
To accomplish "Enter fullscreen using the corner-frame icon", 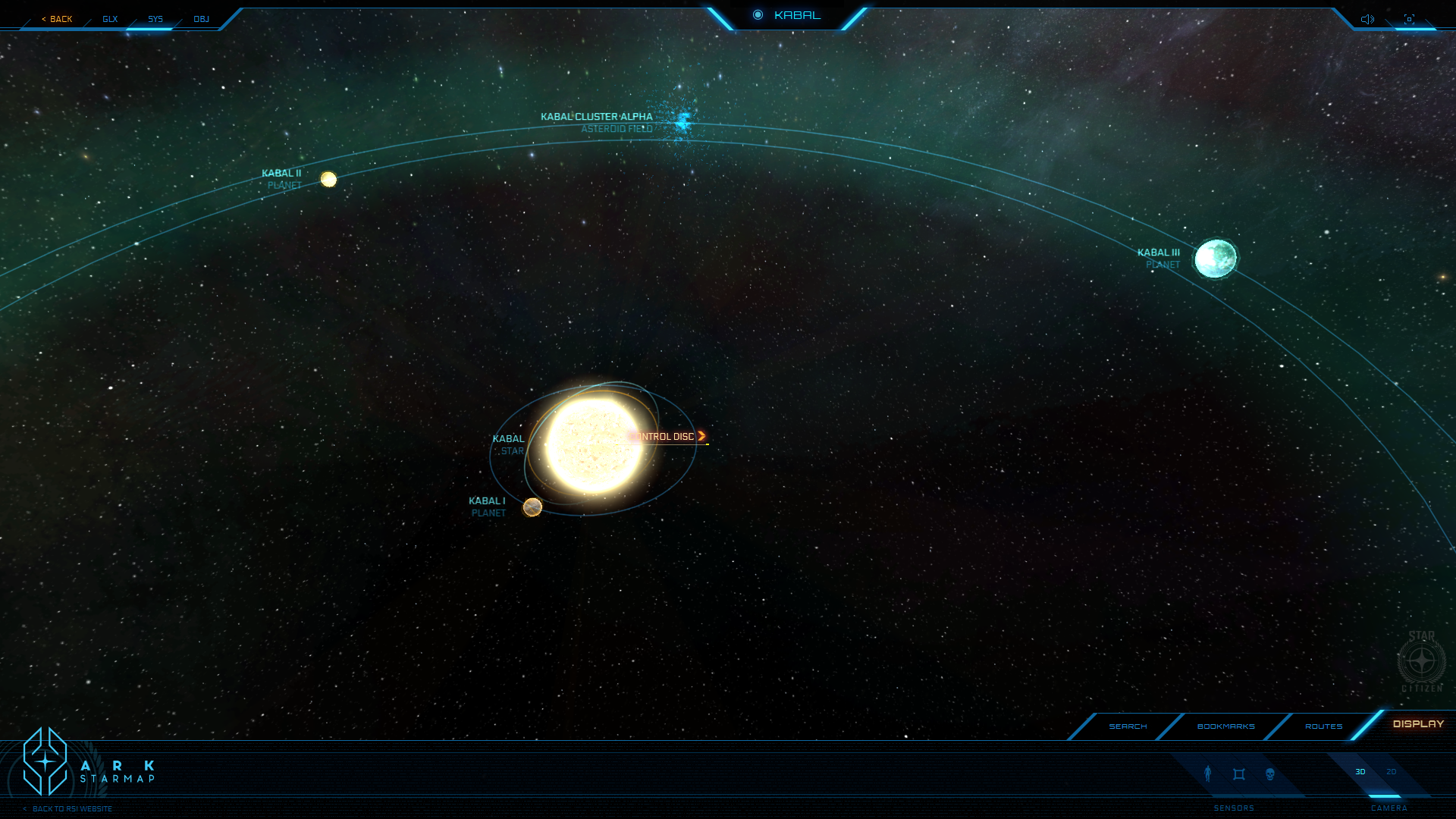I will pos(1409,19).
